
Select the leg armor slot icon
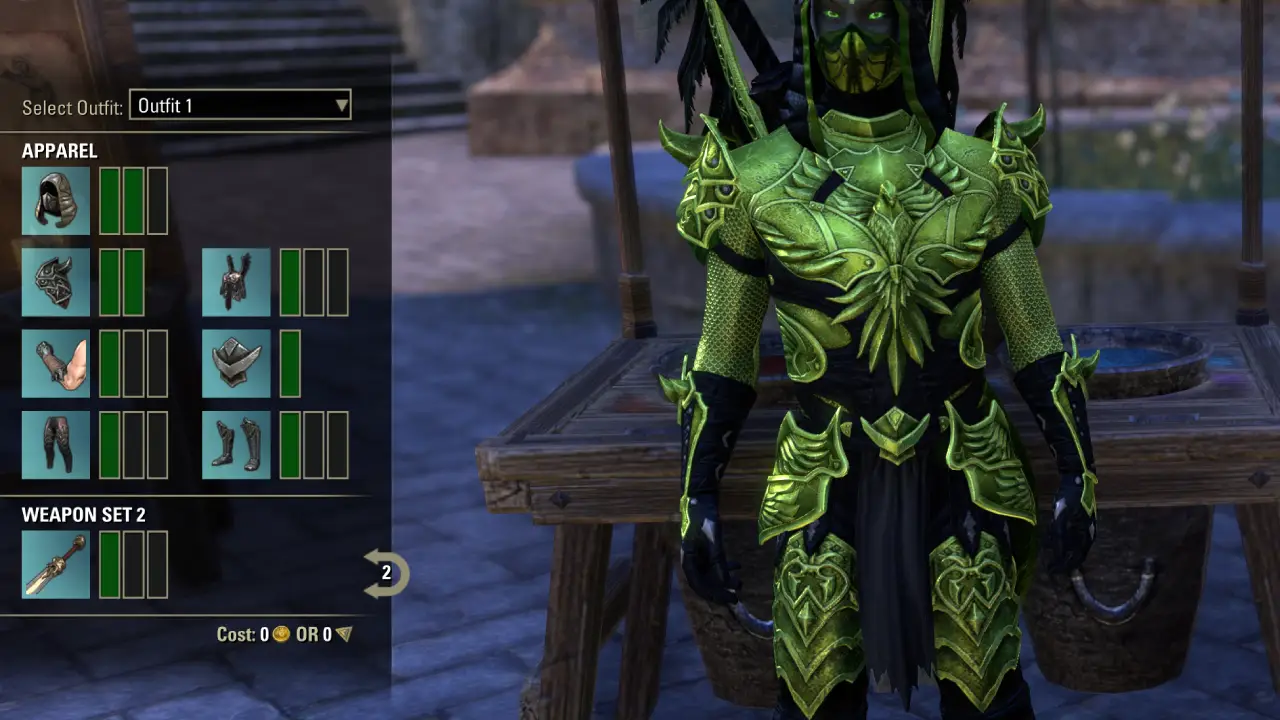pos(55,444)
